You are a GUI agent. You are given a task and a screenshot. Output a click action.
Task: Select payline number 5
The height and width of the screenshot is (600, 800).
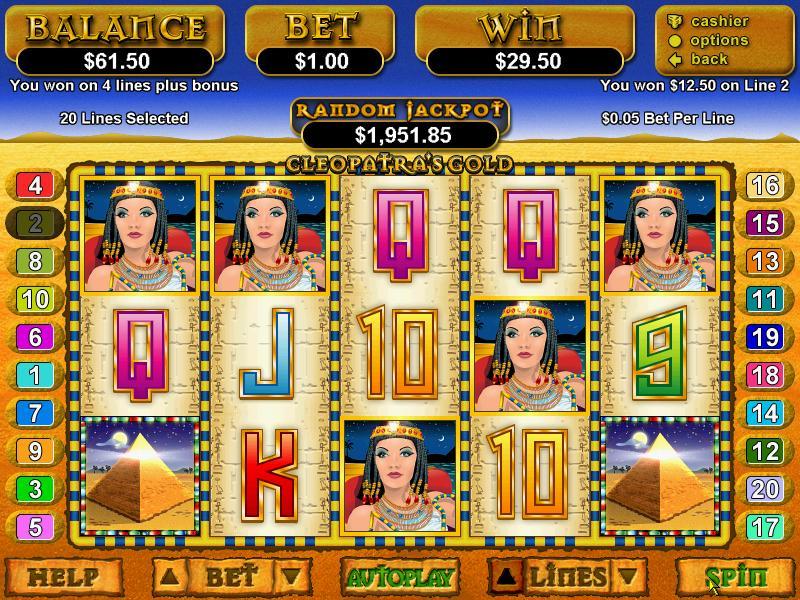click(x=35, y=527)
